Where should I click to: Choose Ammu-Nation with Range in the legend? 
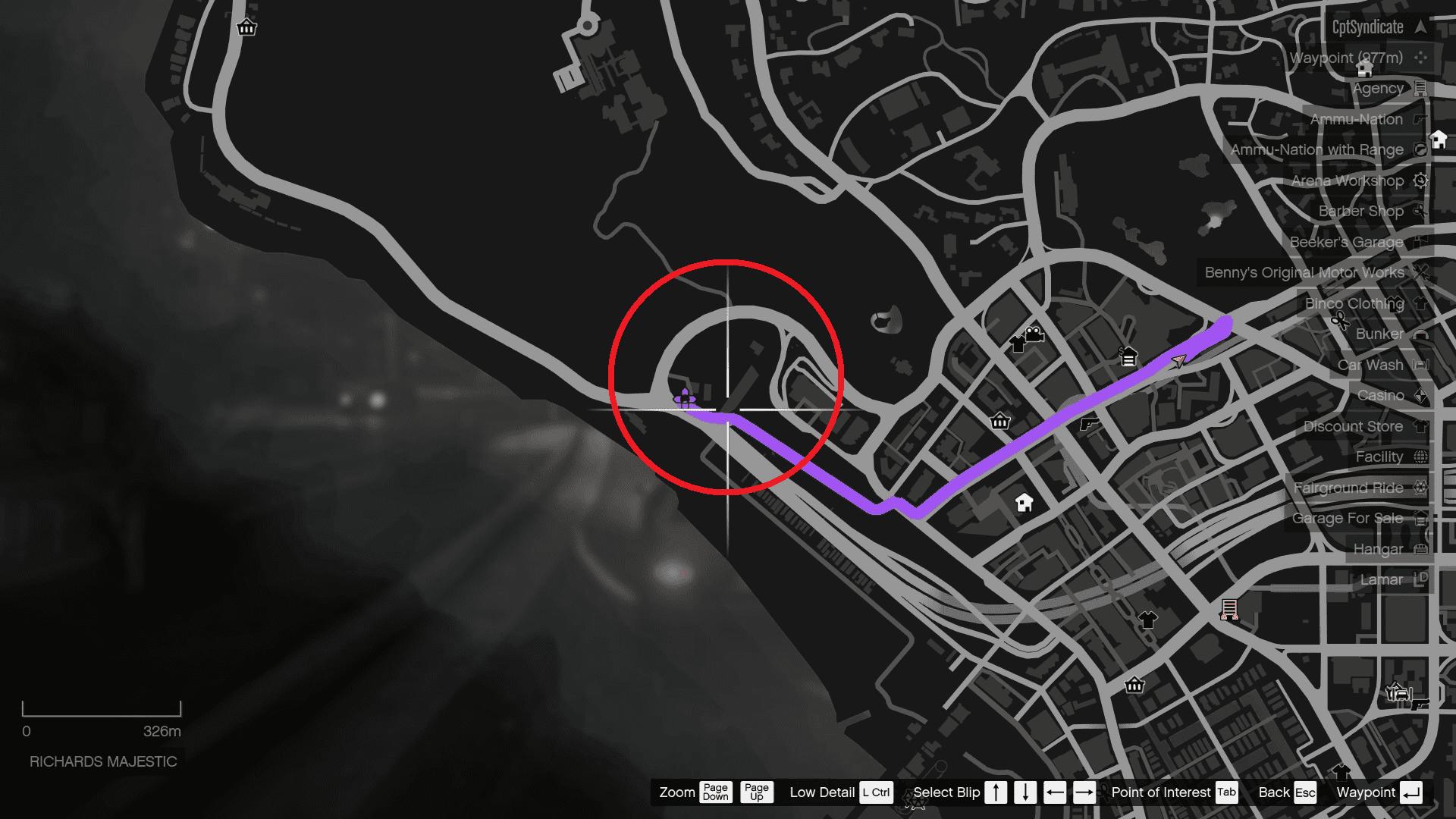pos(1316,150)
